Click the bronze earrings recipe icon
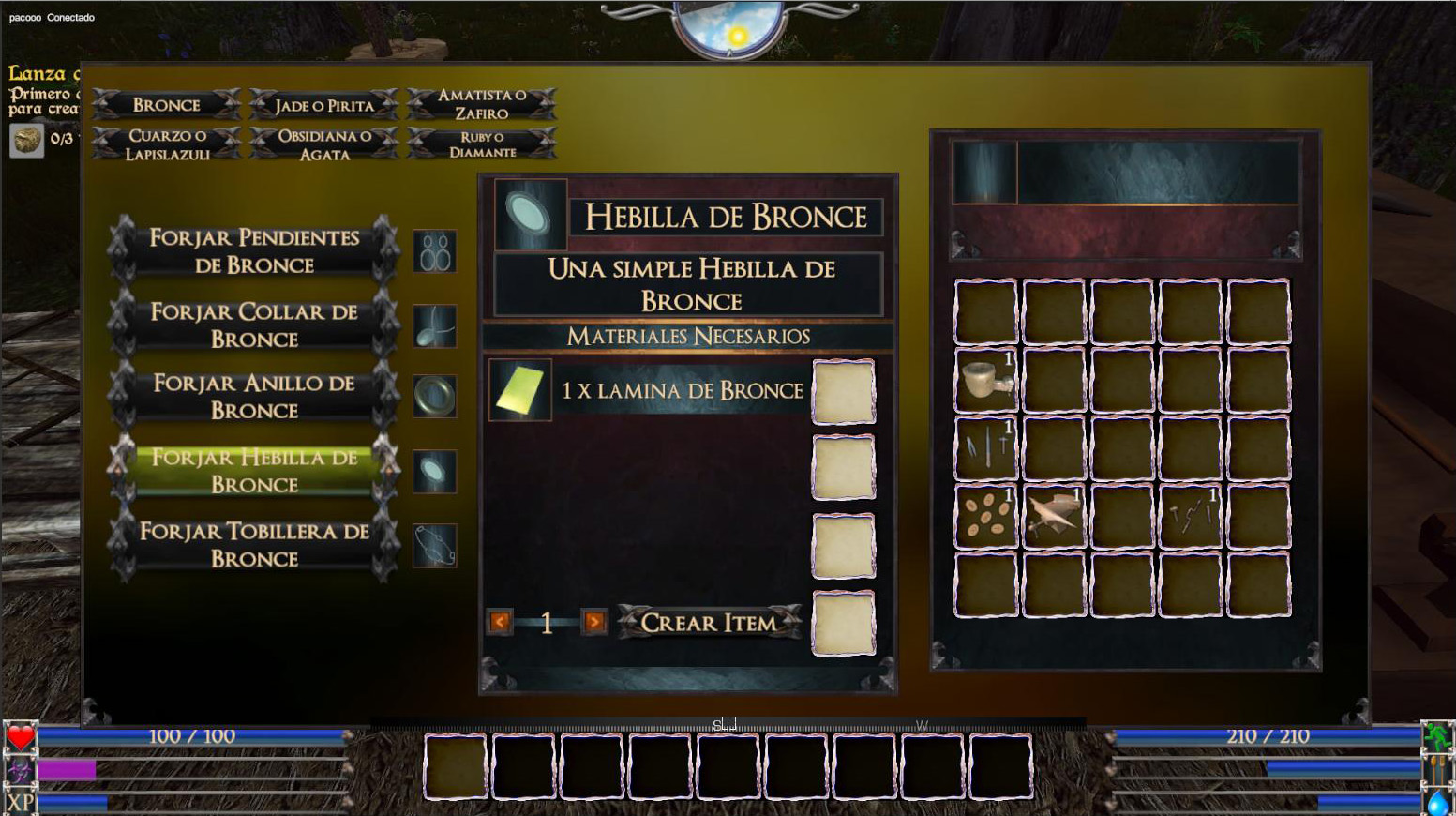The width and height of the screenshot is (1456, 816). tap(435, 251)
